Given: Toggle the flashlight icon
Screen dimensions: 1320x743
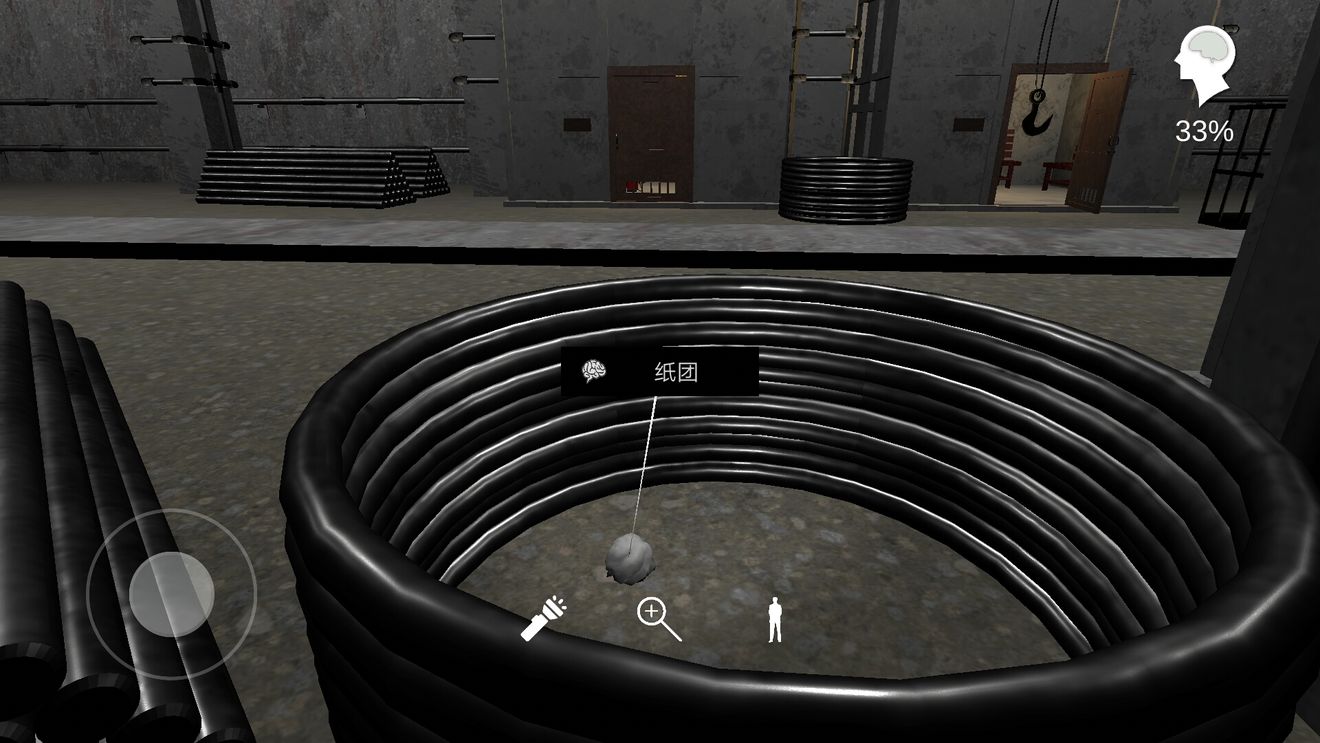Looking at the screenshot, I should point(543,619).
